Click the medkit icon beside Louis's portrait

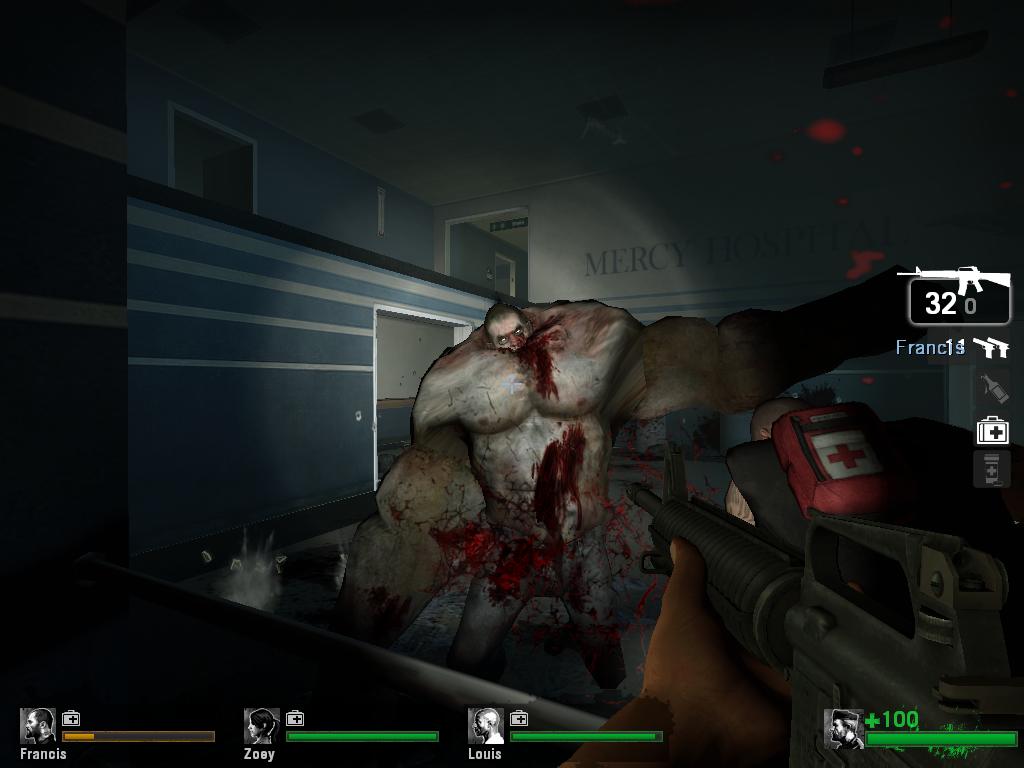[519, 718]
